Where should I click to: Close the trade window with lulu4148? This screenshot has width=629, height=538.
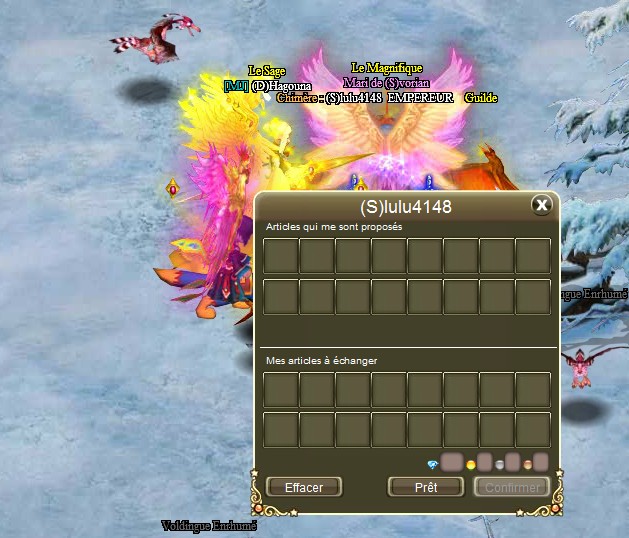(541, 205)
